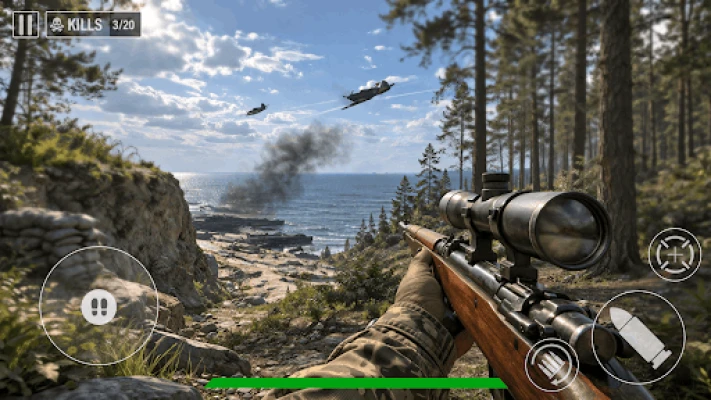The height and width of the screenshot is (400, 711).
Task: Toggle the sniper scope crosshair button
Action: click(x=675, y=254)
